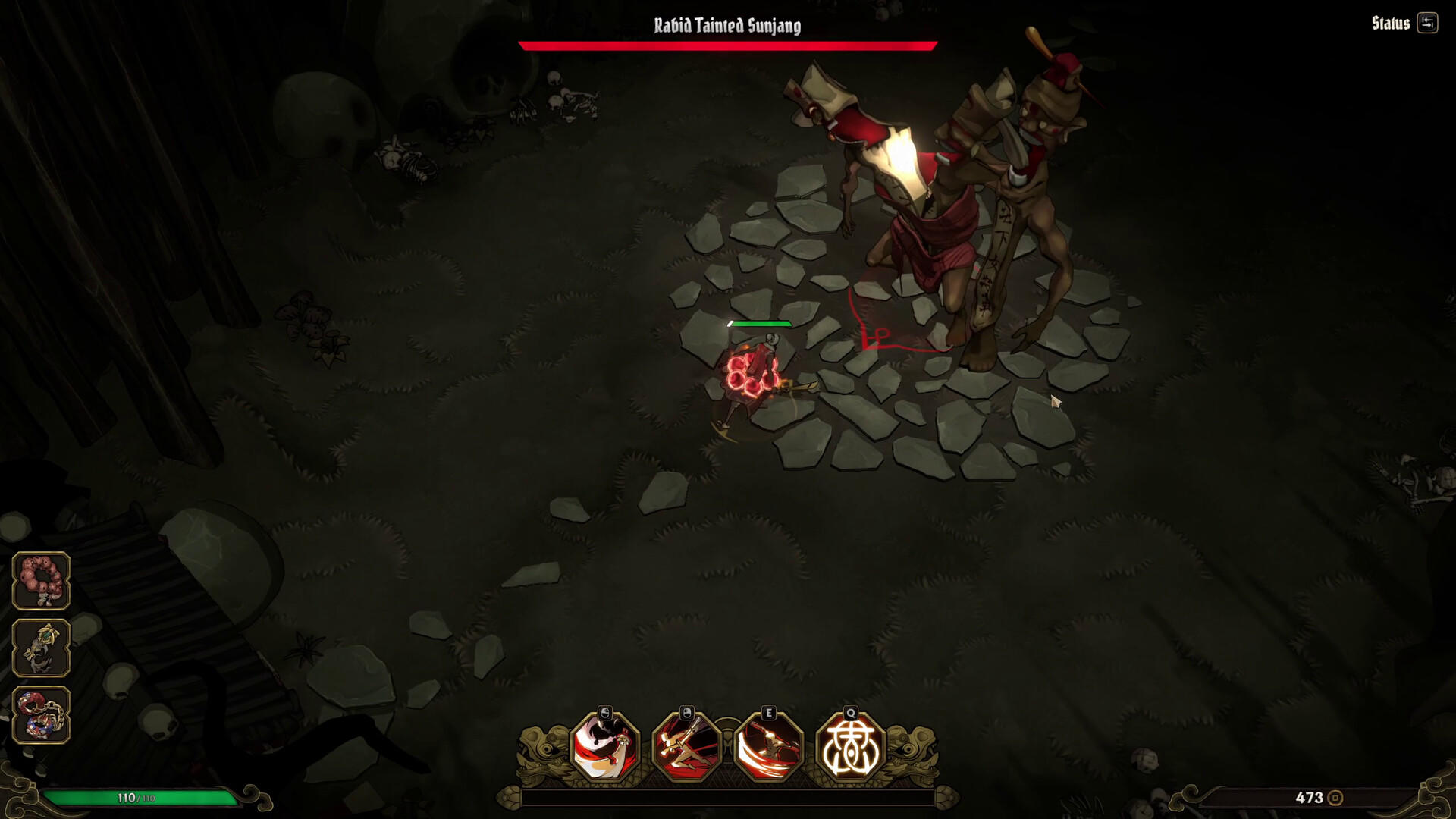Toggle the E keybind badge above the ability
The height and width of the screenshot is (819, 1456).
coord(767,712)
